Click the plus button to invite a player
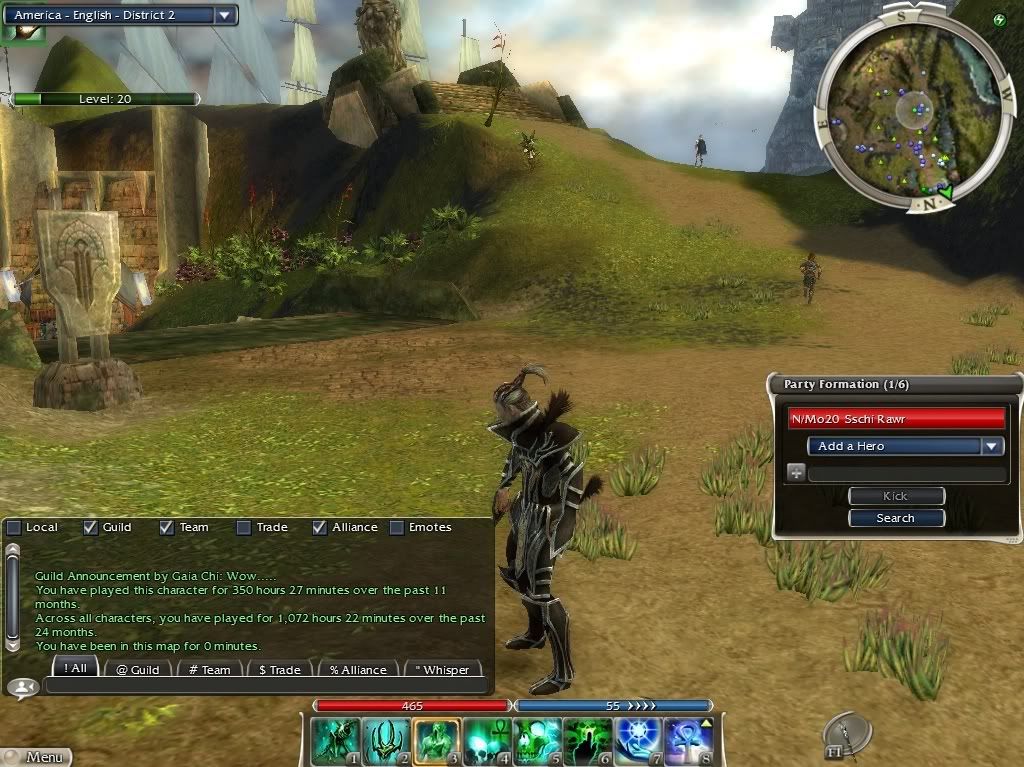The width and height of the screenshot is (1024, 767). coord(796,473)
